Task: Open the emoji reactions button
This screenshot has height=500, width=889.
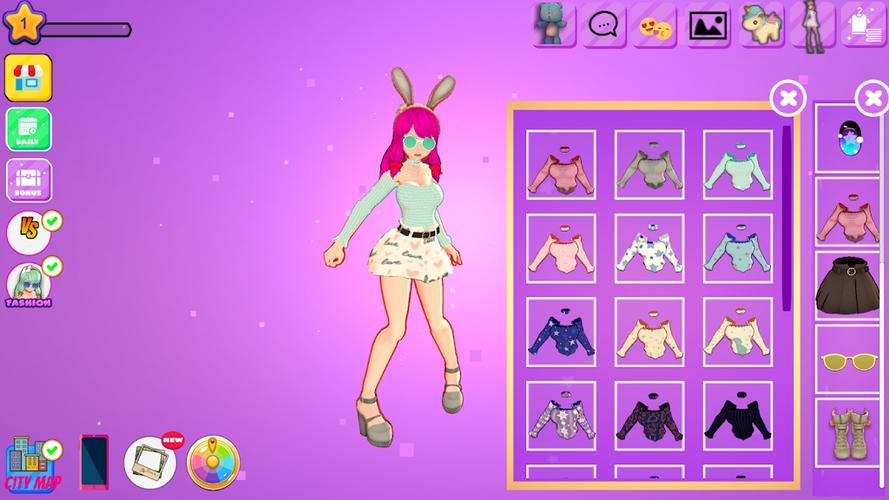Action: click(657, 24)
